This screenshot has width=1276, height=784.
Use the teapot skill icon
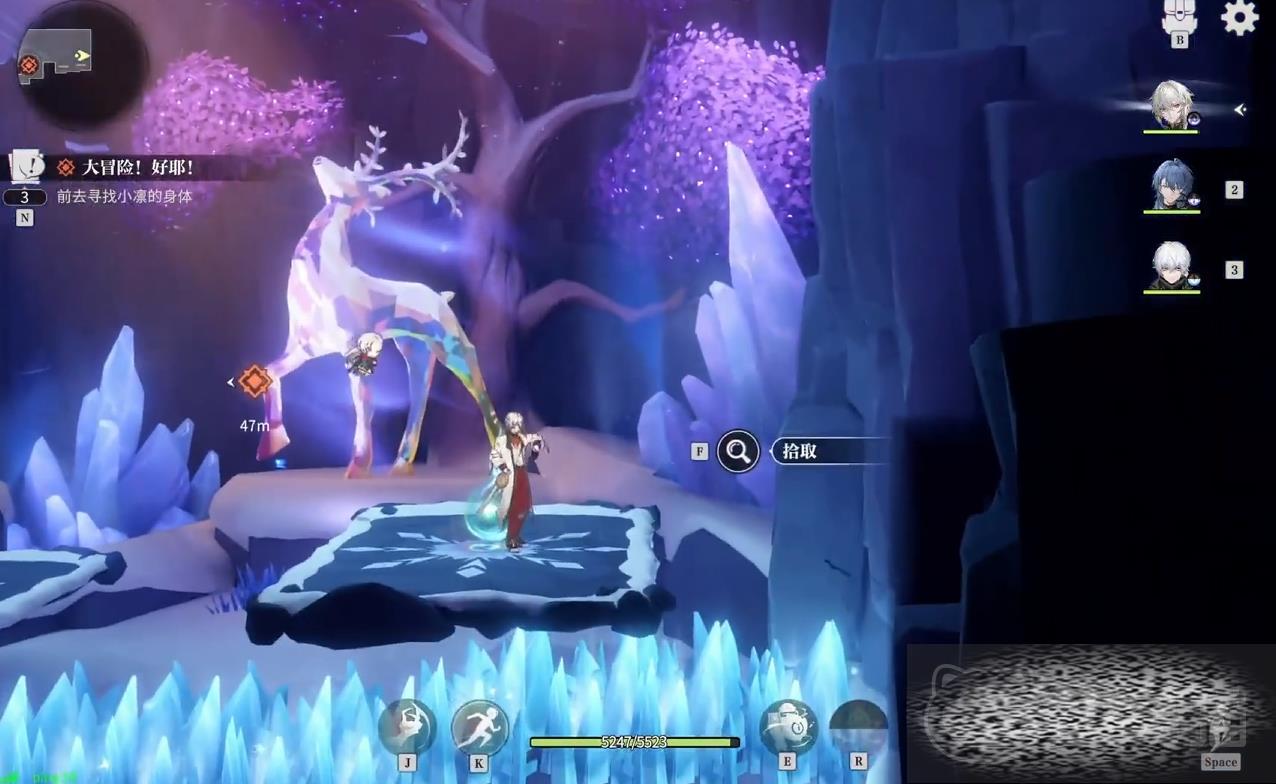[787, 727]
